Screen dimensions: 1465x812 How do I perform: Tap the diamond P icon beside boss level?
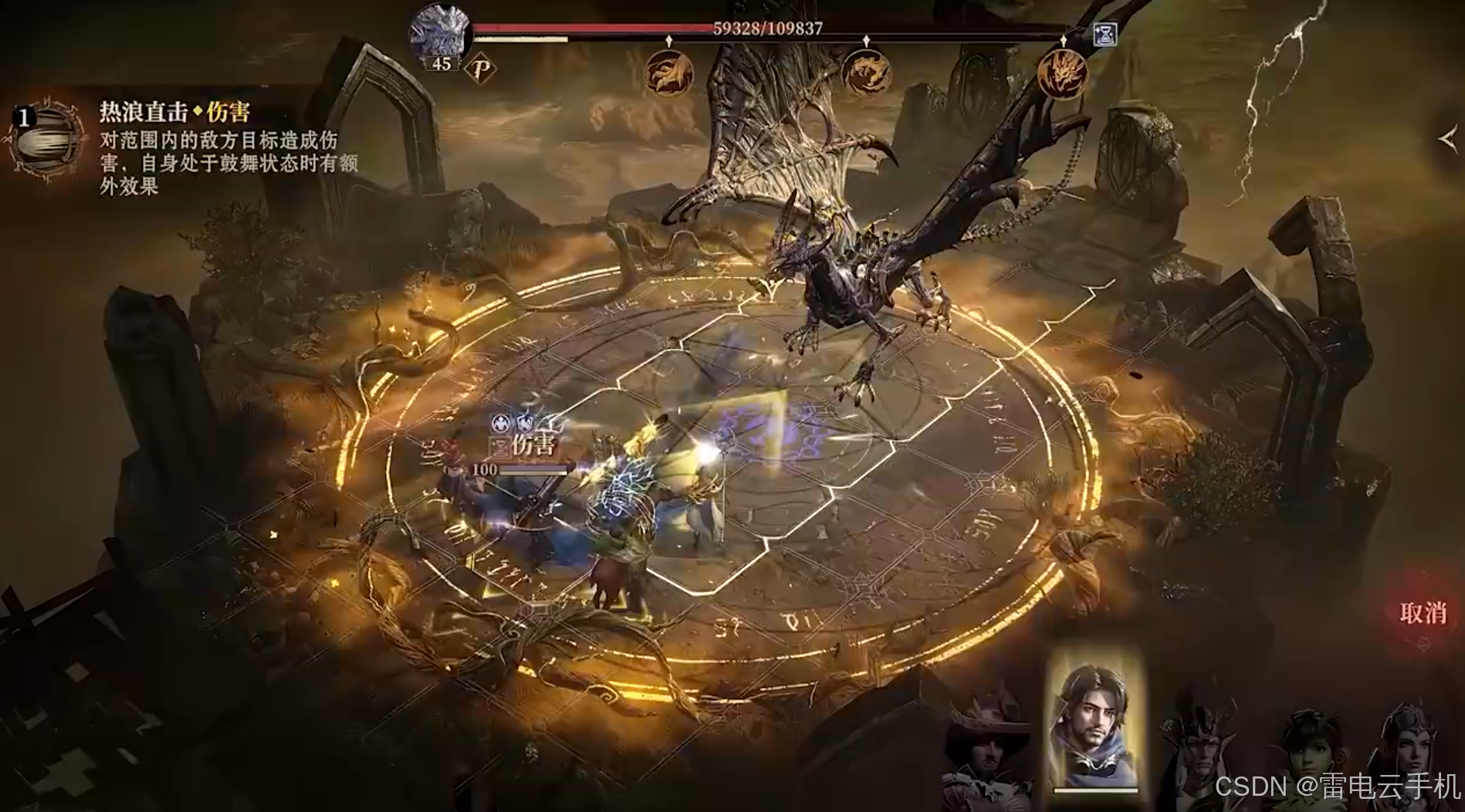tap(482, 69)
